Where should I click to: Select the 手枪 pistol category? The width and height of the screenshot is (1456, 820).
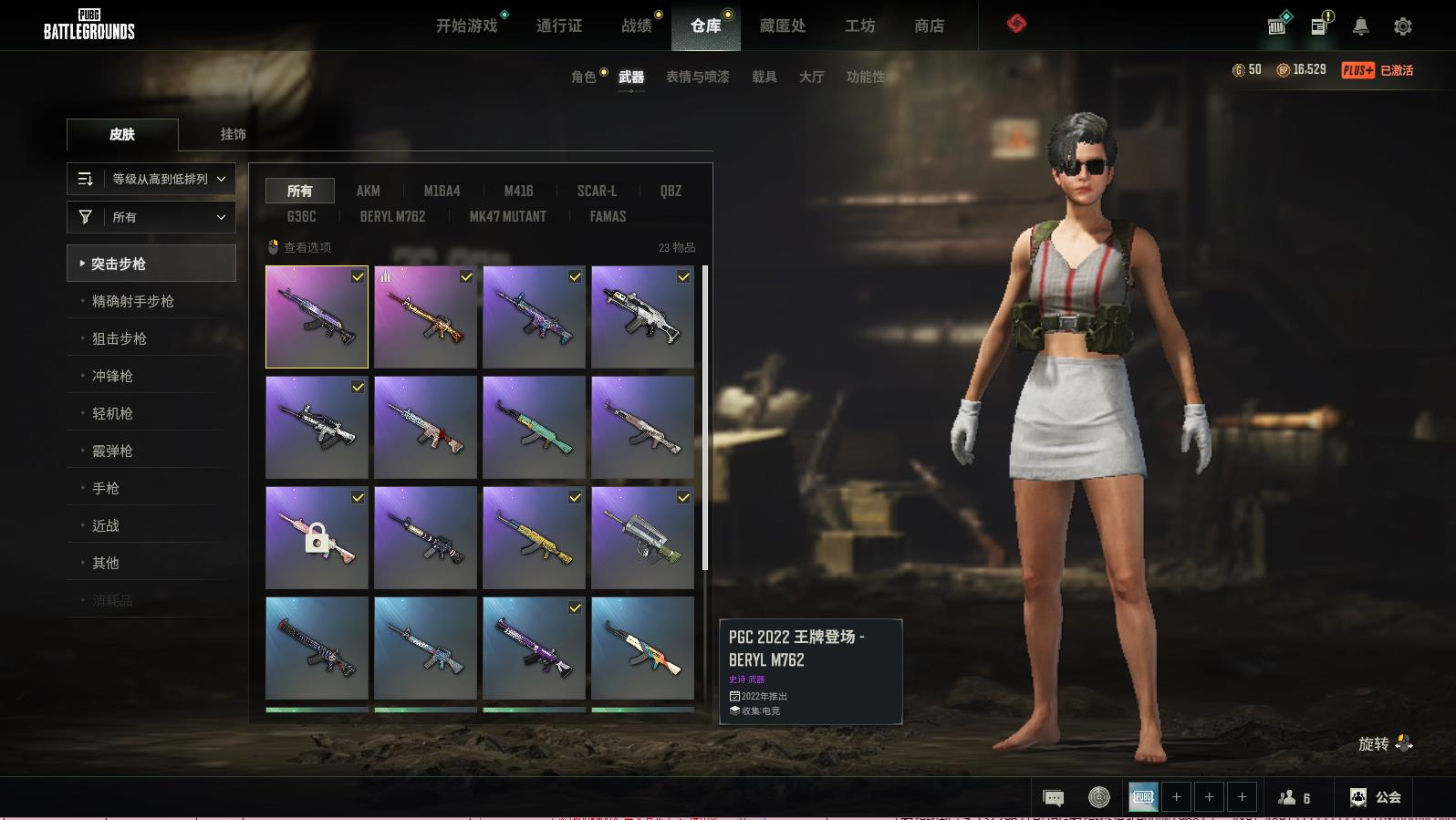(x=106, y=488)
